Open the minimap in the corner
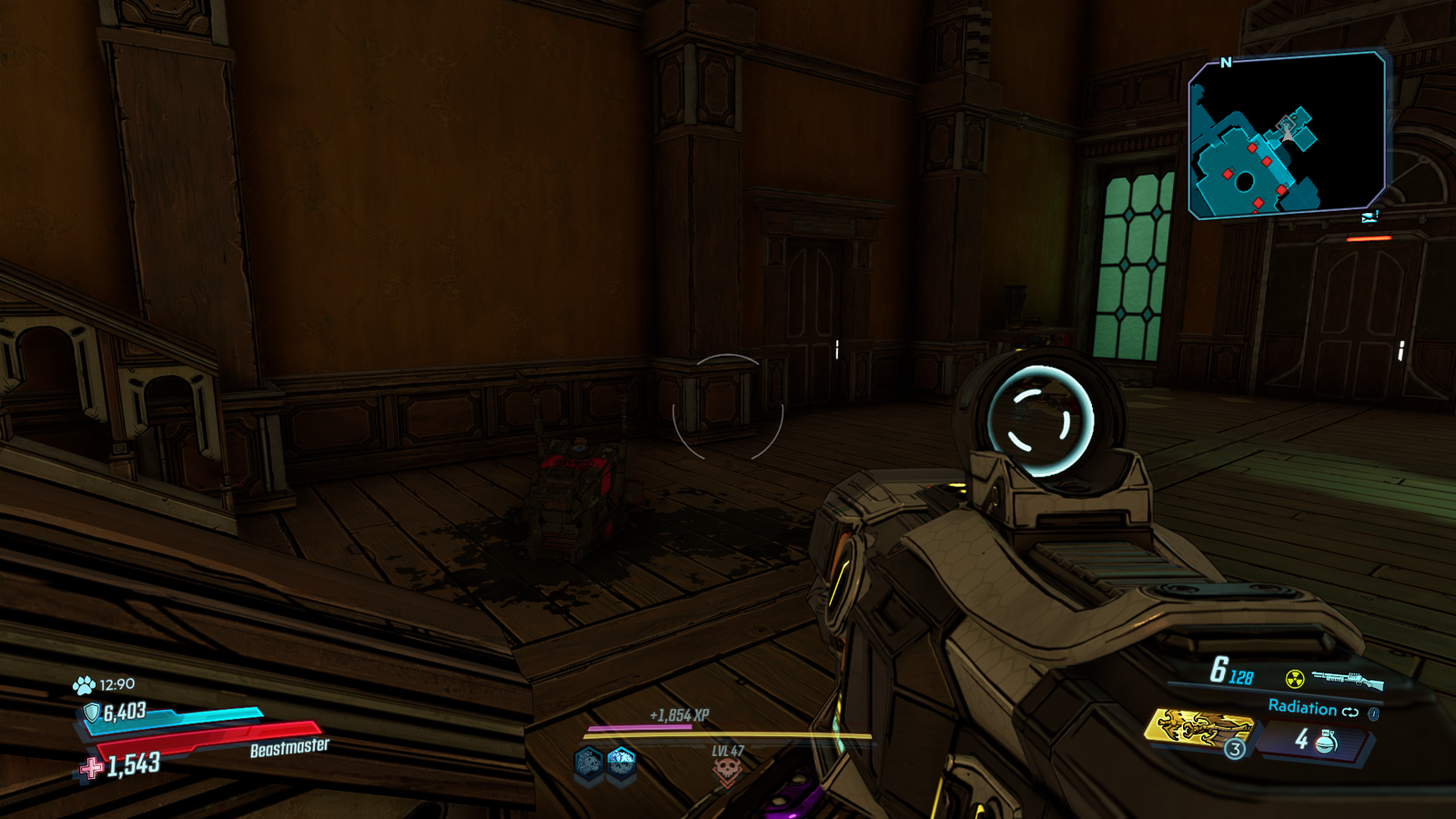 click(x=1286, y=135)
